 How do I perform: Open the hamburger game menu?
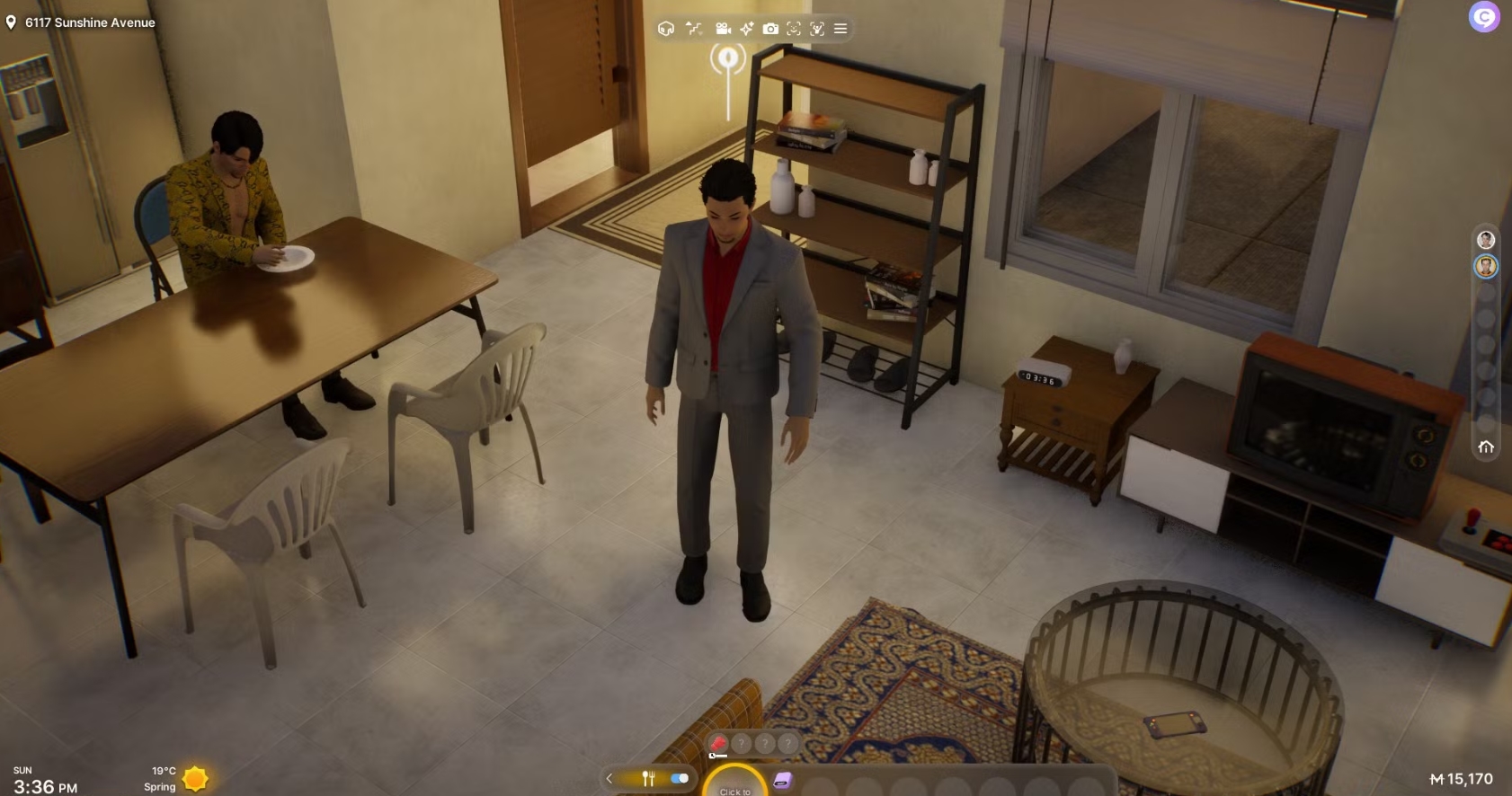[x=840, y=28]
